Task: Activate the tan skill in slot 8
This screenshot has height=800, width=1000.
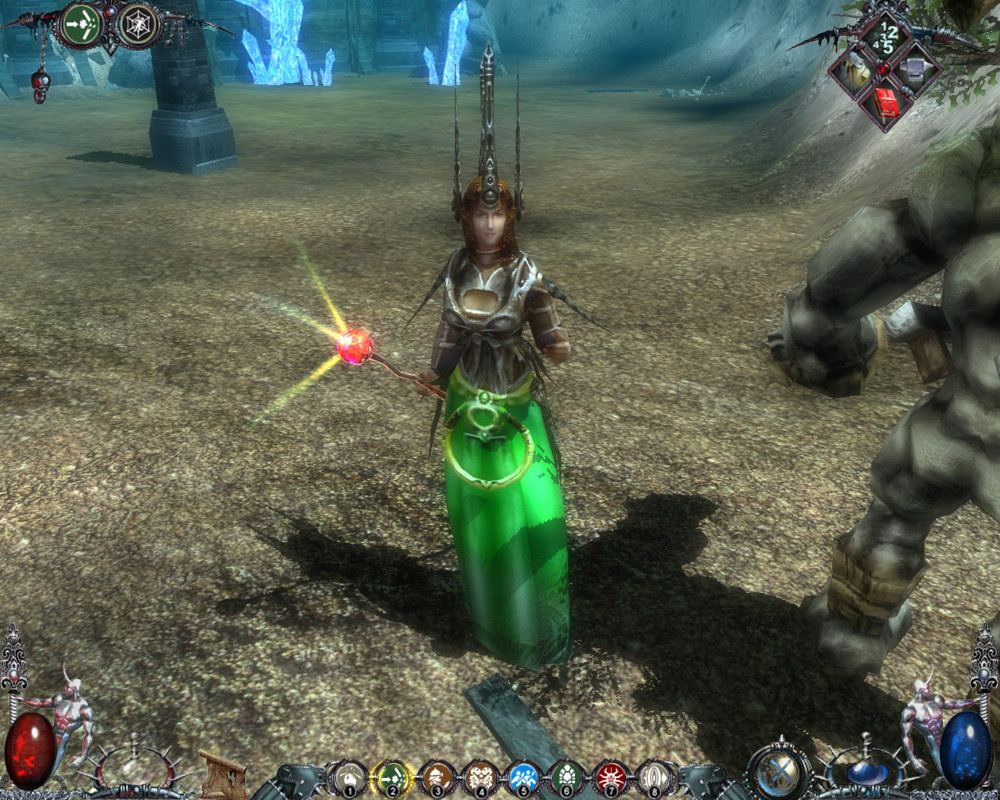Action: 655,777
